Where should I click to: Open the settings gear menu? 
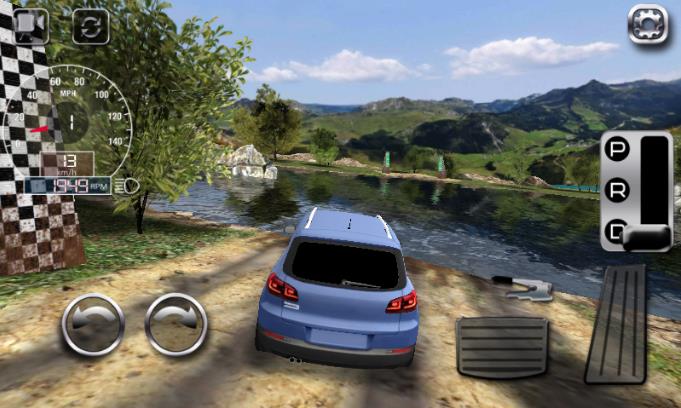pos(647,24)
